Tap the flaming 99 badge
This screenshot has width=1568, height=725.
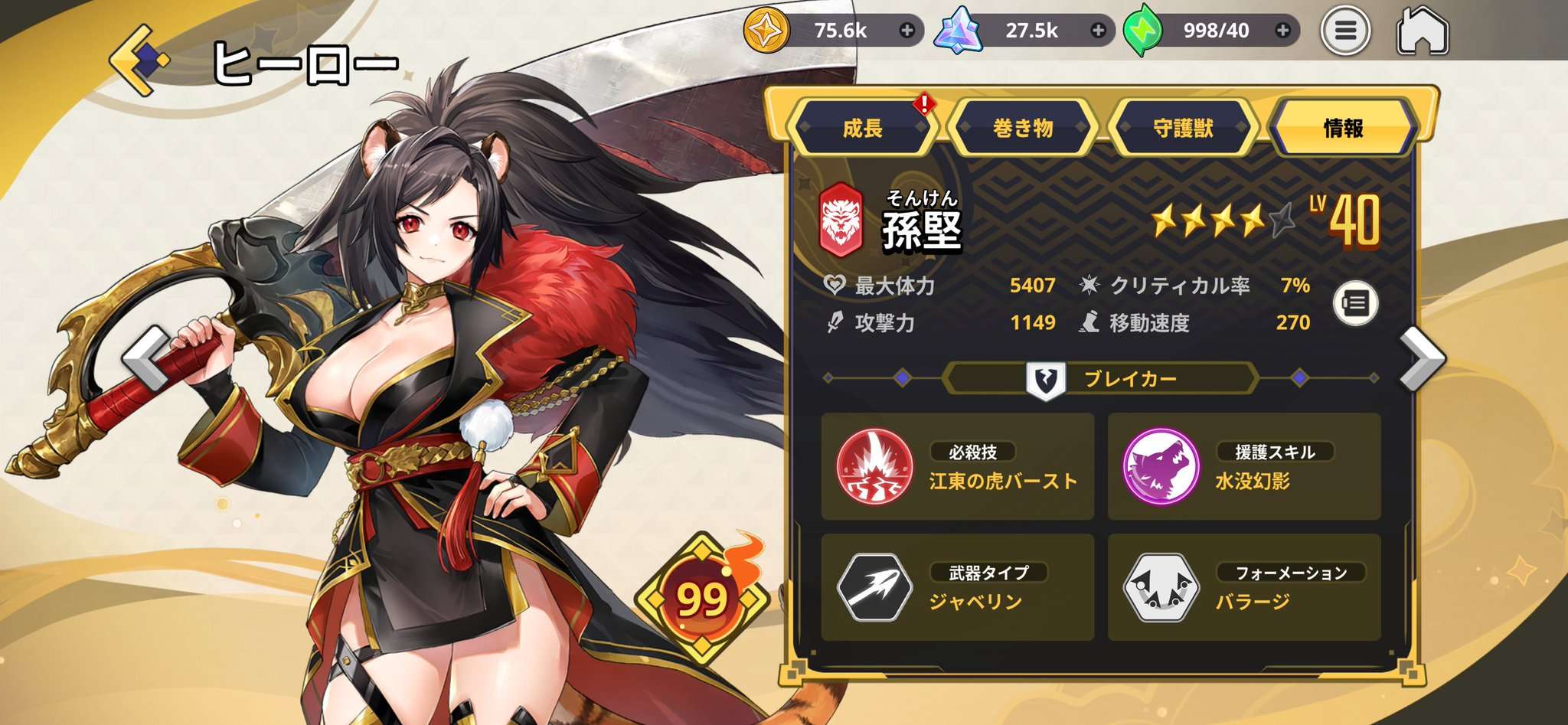pos(702,599)
